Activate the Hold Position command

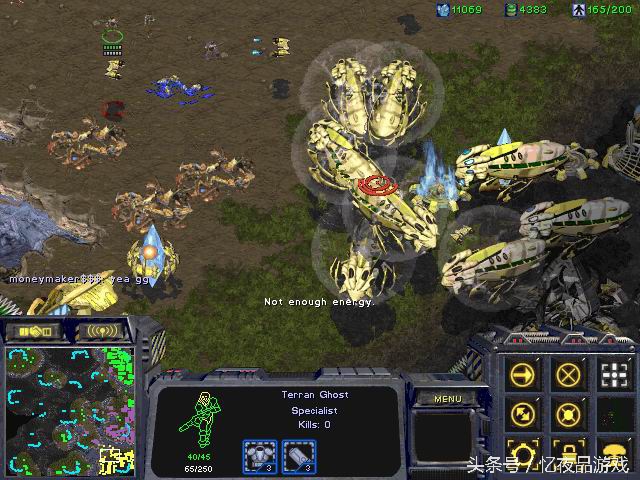tap(569, 413)
